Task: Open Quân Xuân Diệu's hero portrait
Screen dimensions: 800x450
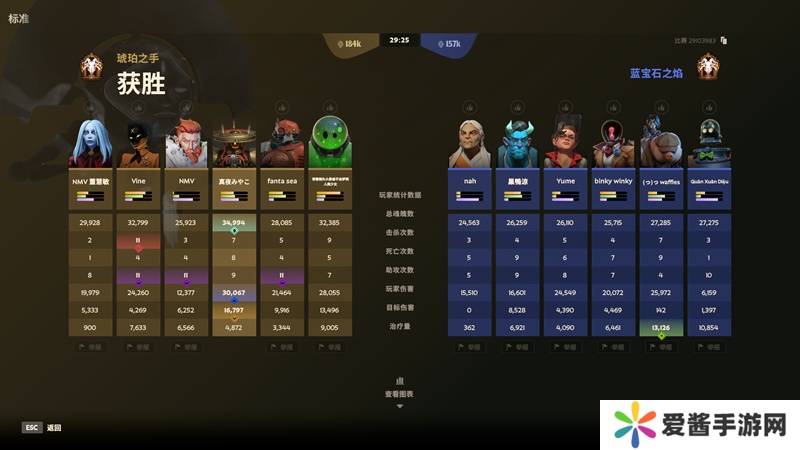Action: 708,143
